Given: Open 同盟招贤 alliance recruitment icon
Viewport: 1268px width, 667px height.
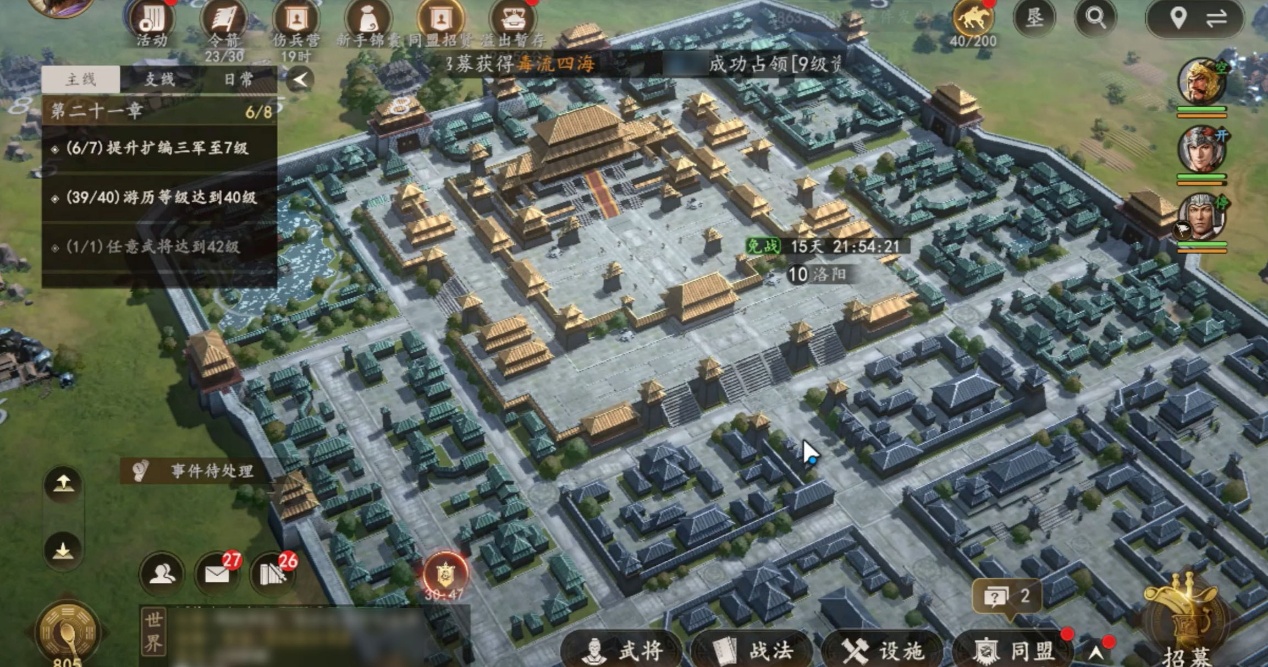Looking at the screenshot, I should [440, 21].
